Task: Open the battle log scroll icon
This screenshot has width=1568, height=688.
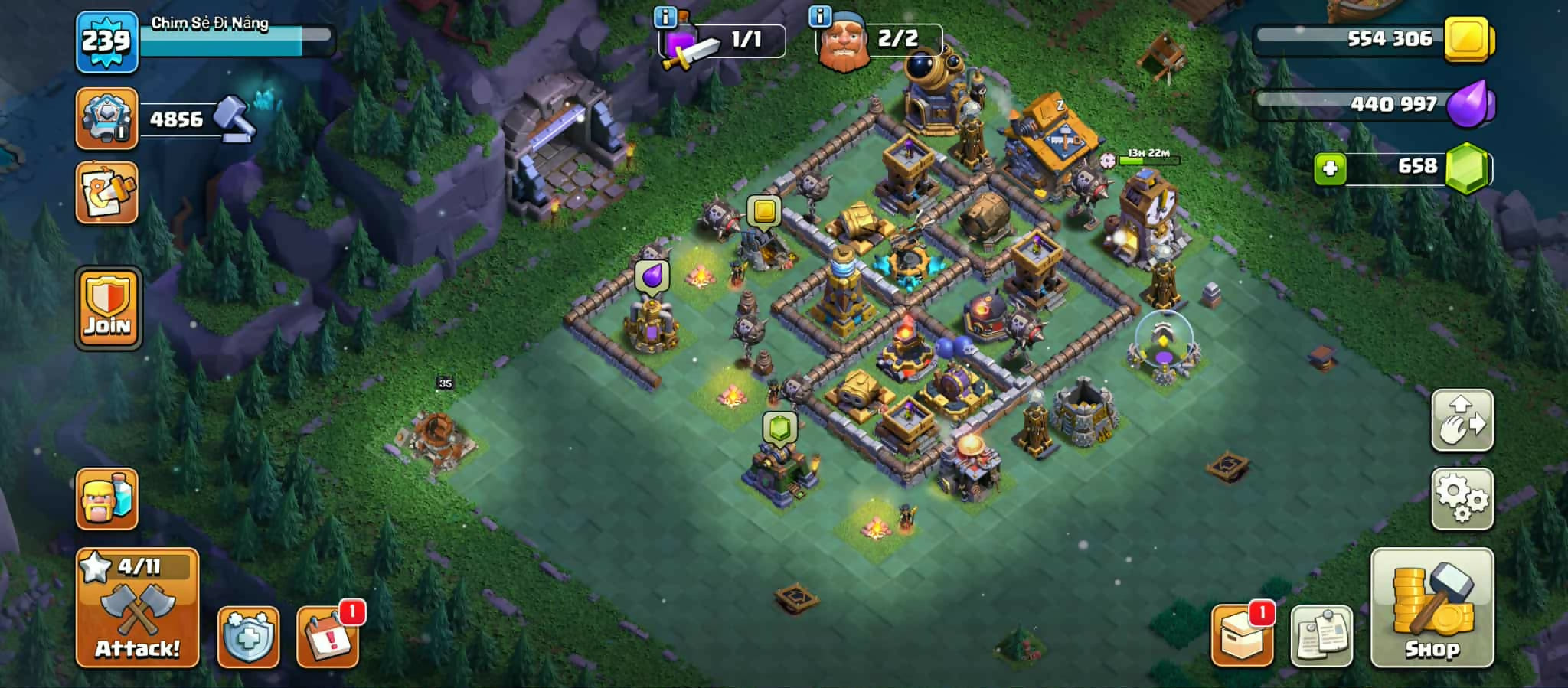Action: (107, 193)
